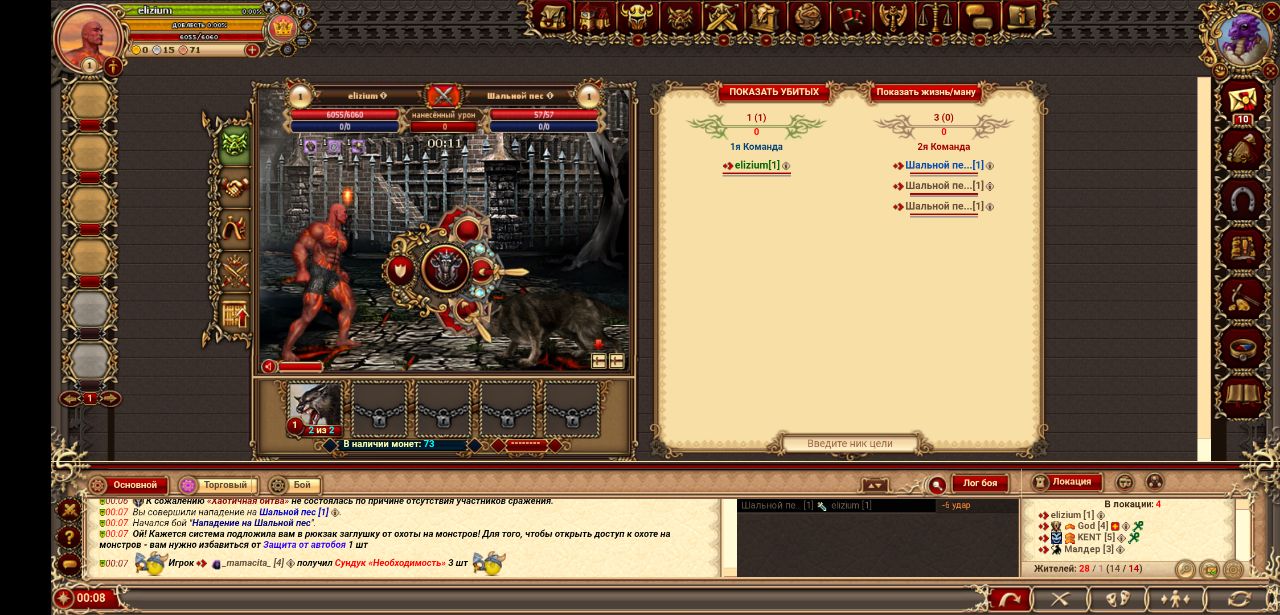Show the Локация residents panel
The height and width of the screenshot is (615, 1280).
[x=1072, y=482]
